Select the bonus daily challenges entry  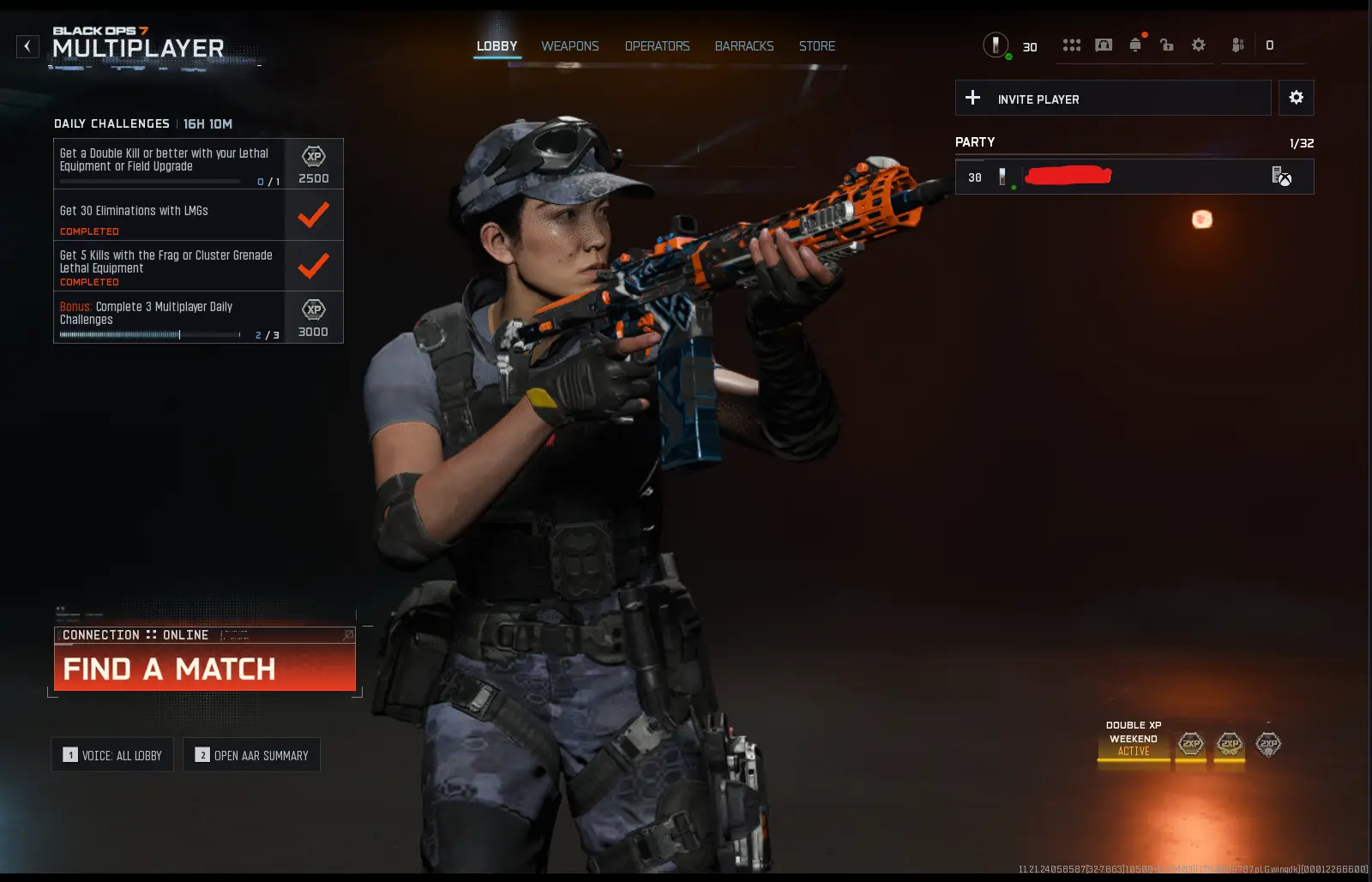pos(169,317)
